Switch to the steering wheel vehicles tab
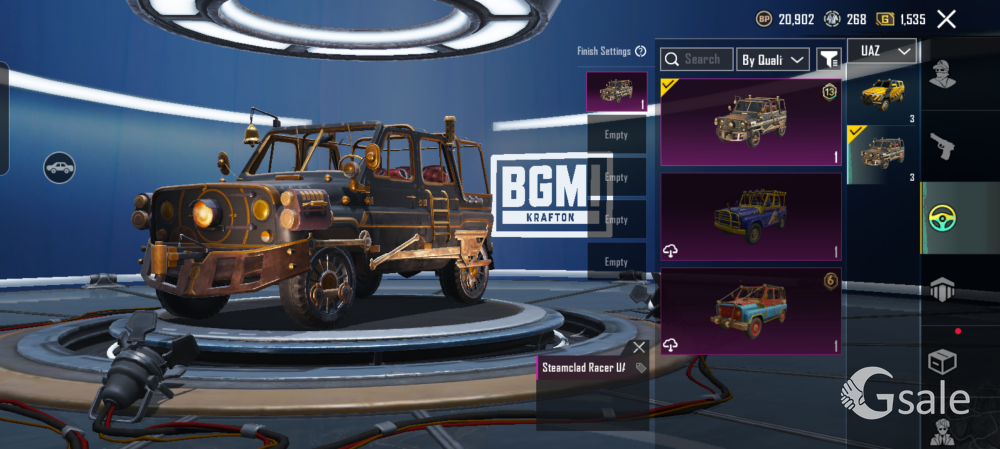Screen dimensions: 1000x449 pos(941,217)
